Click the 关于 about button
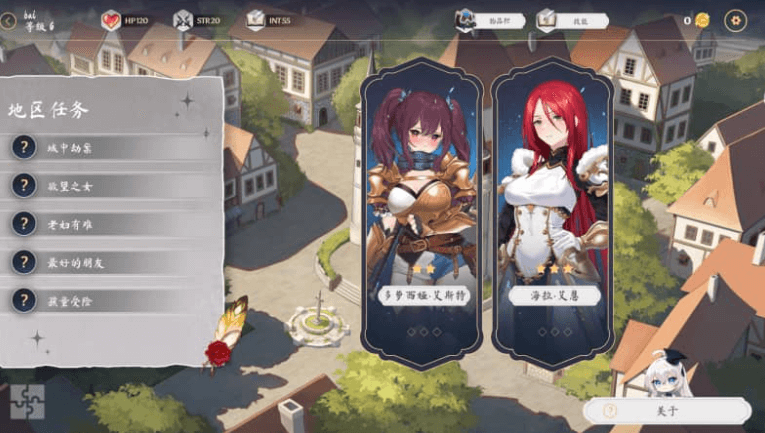 tap(668, 411)
